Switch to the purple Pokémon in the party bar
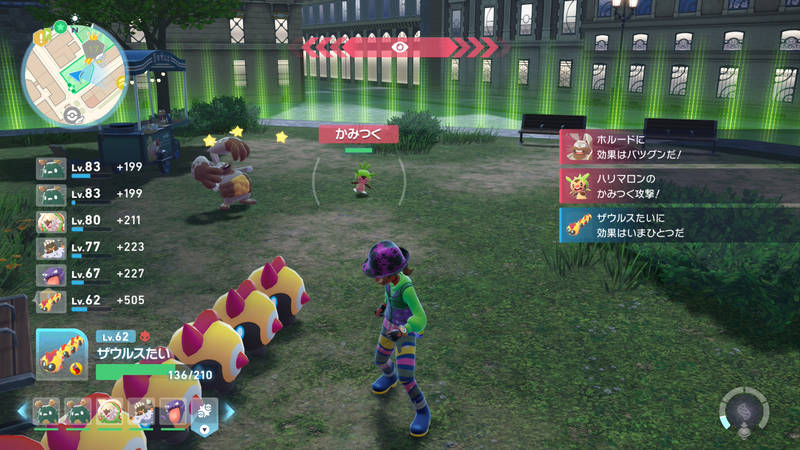This screenshot has height=450, width=800. [173, 410]
